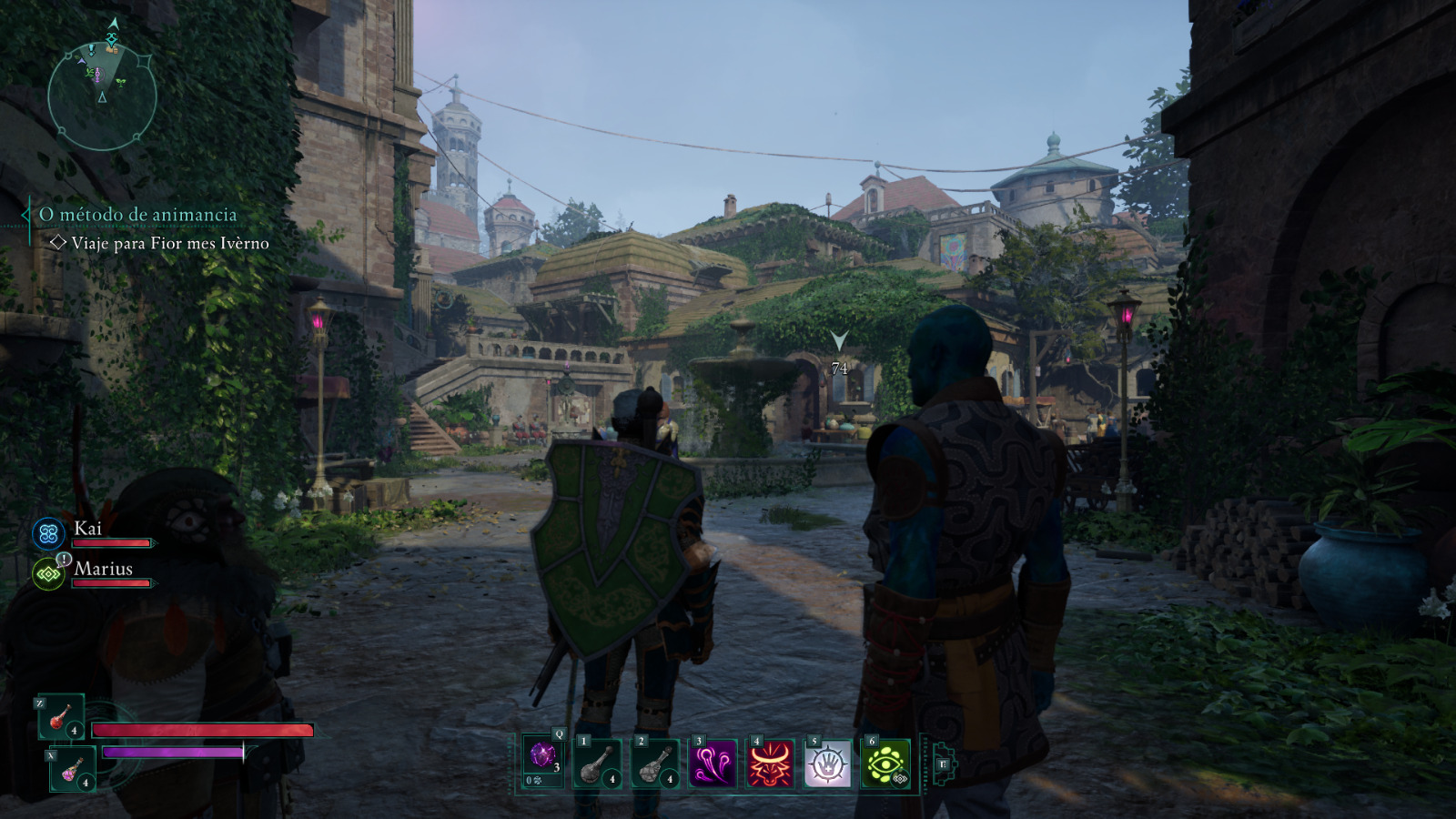Image resolution: width=1456 pixels, height=819 pixels.
Task: Use the stone grenade in slot 1
Action: tap(598, 763)
